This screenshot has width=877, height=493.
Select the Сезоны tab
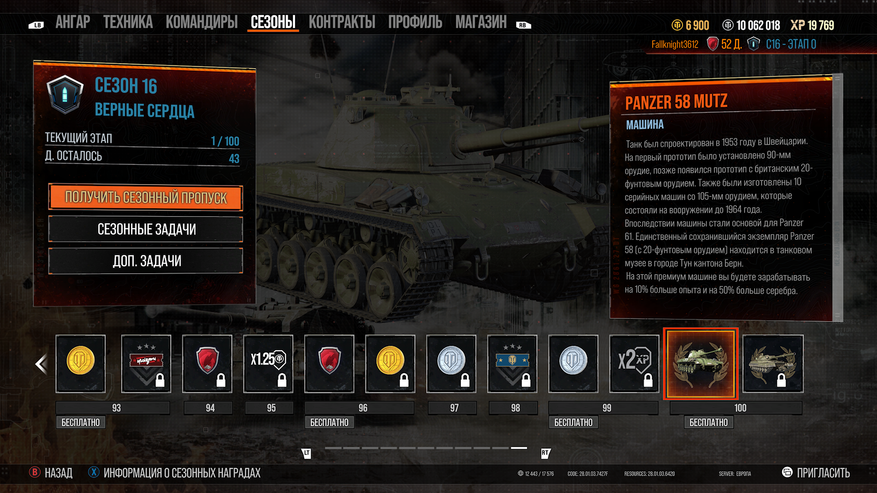tap(273, 22)
